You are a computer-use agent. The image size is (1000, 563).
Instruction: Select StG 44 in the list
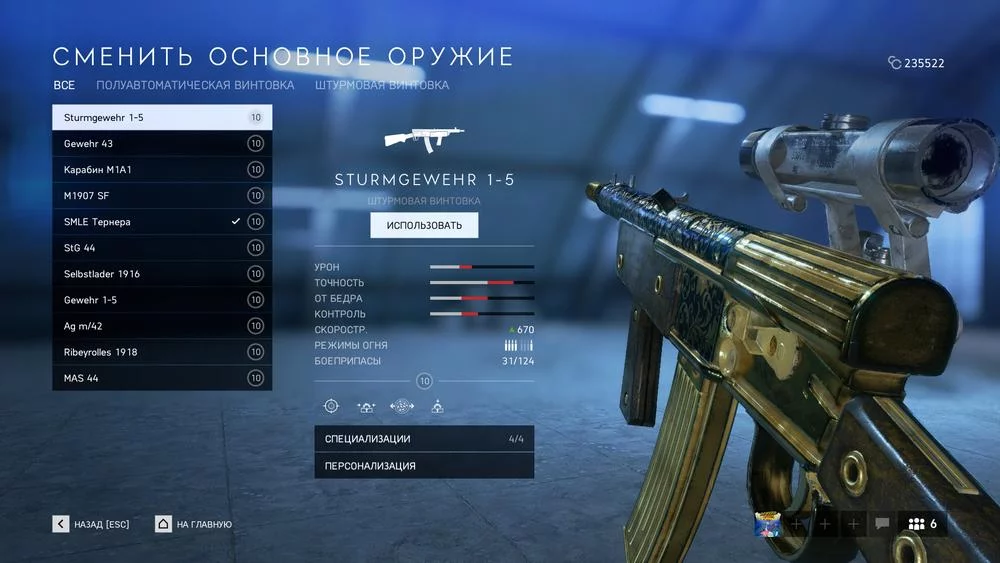click(x=160, y=247)
